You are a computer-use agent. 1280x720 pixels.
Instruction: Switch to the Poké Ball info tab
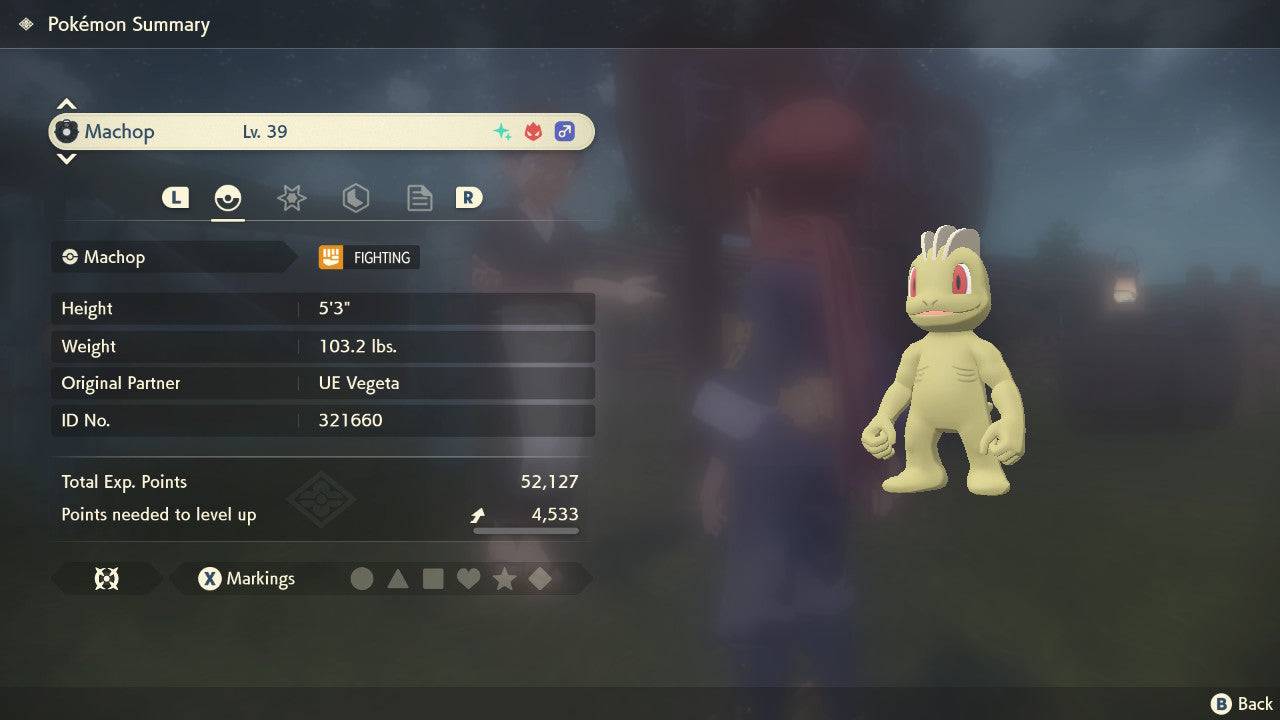point(228,198)
